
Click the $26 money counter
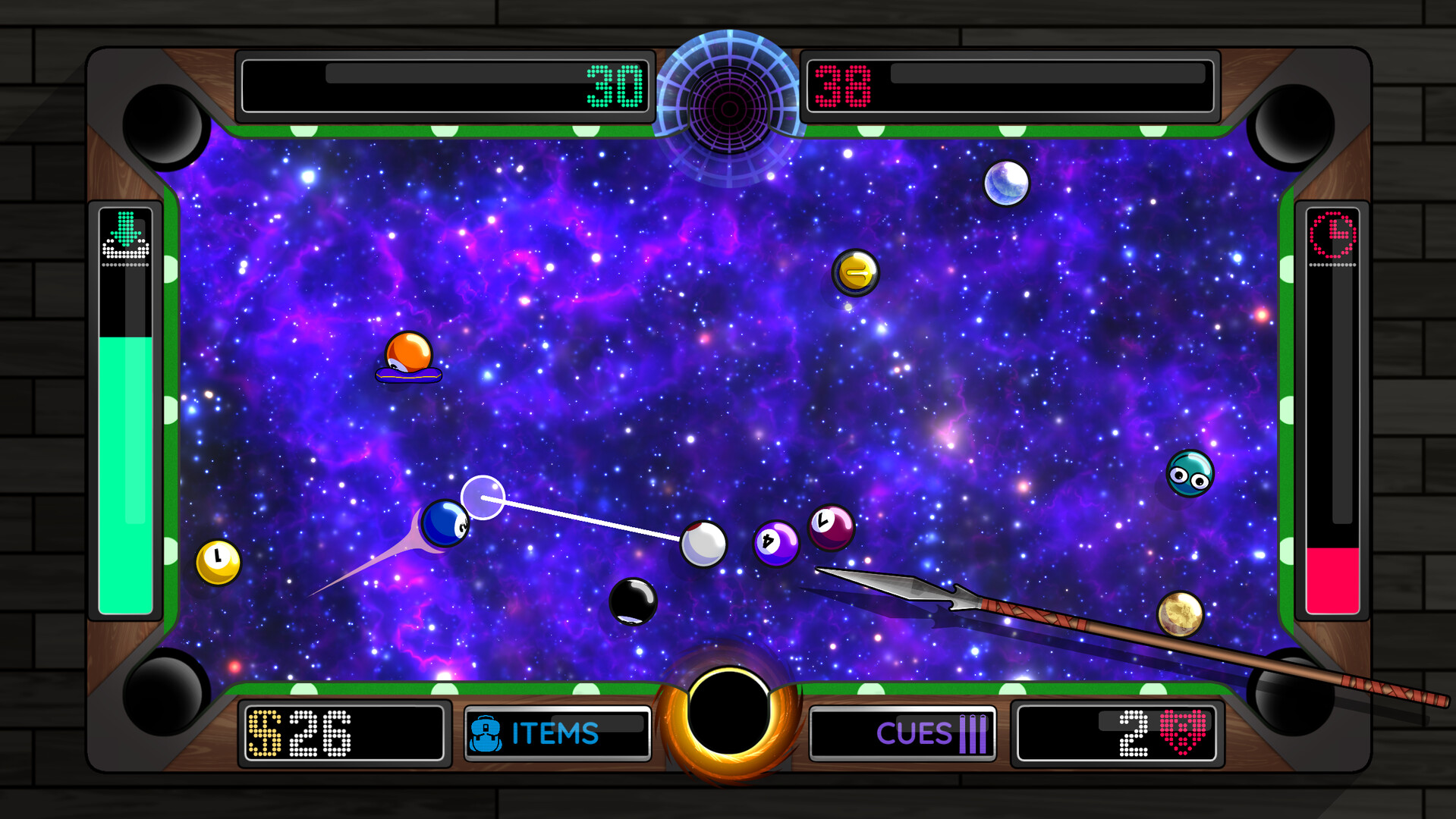(x=319, y=733)
